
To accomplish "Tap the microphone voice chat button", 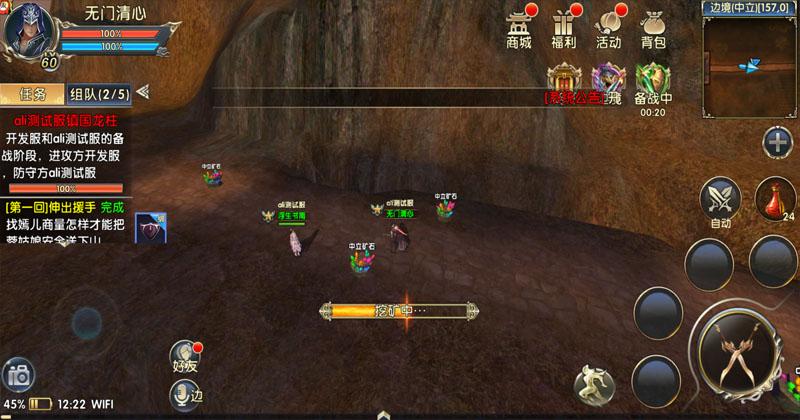I will 182,396.
